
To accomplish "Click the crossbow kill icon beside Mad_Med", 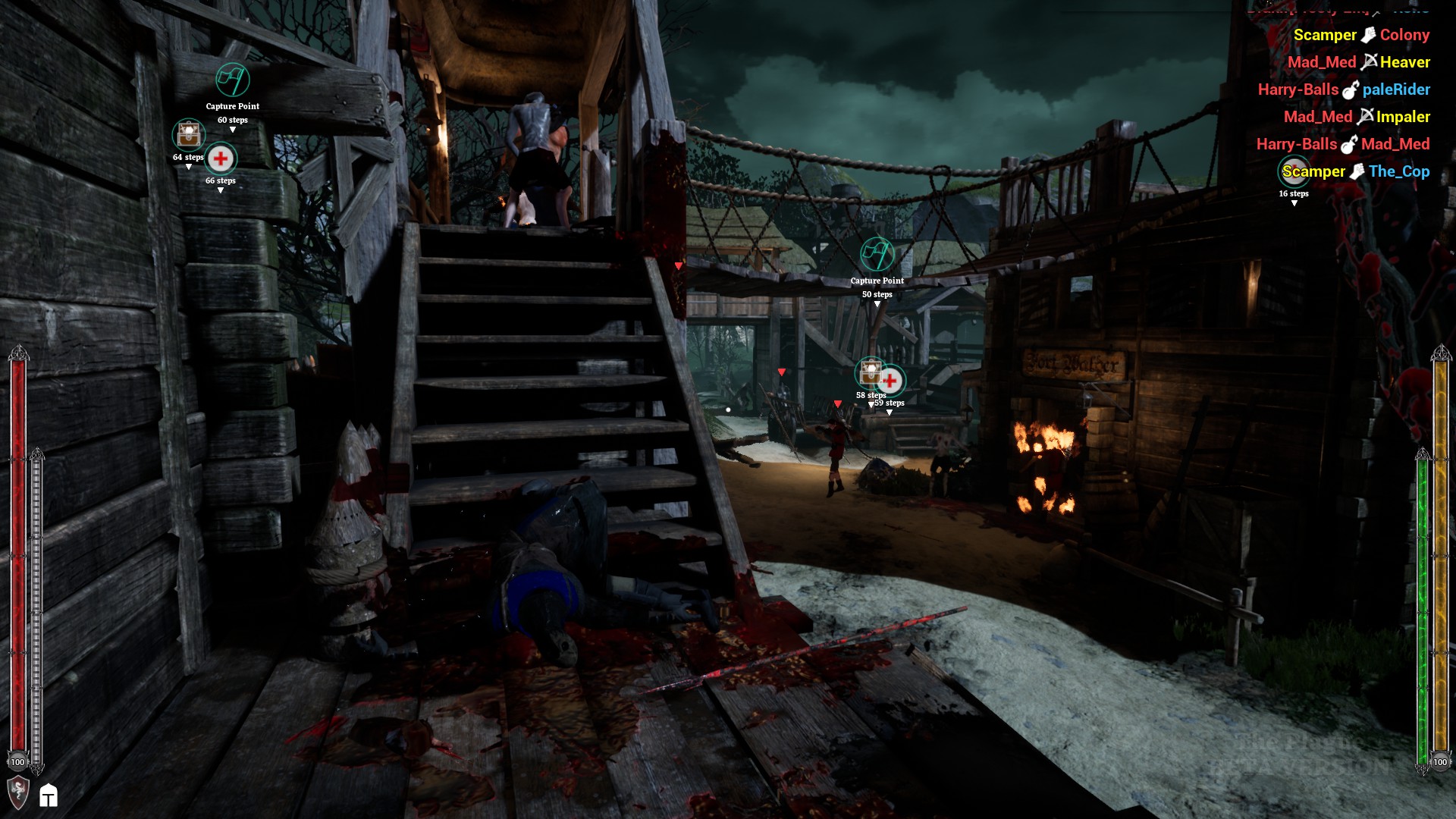I will click(x=1370, y=62).
